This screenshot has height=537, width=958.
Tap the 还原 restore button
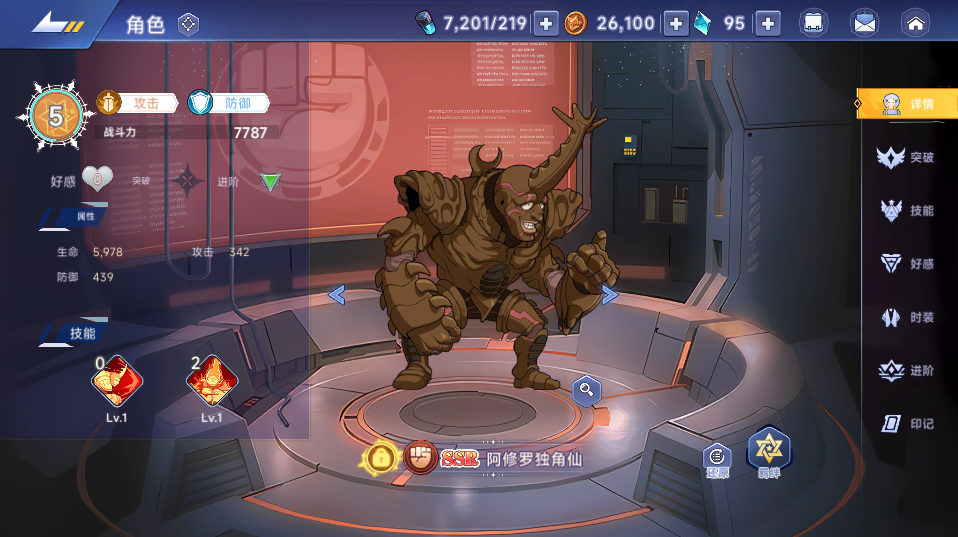tap(716, 459)
